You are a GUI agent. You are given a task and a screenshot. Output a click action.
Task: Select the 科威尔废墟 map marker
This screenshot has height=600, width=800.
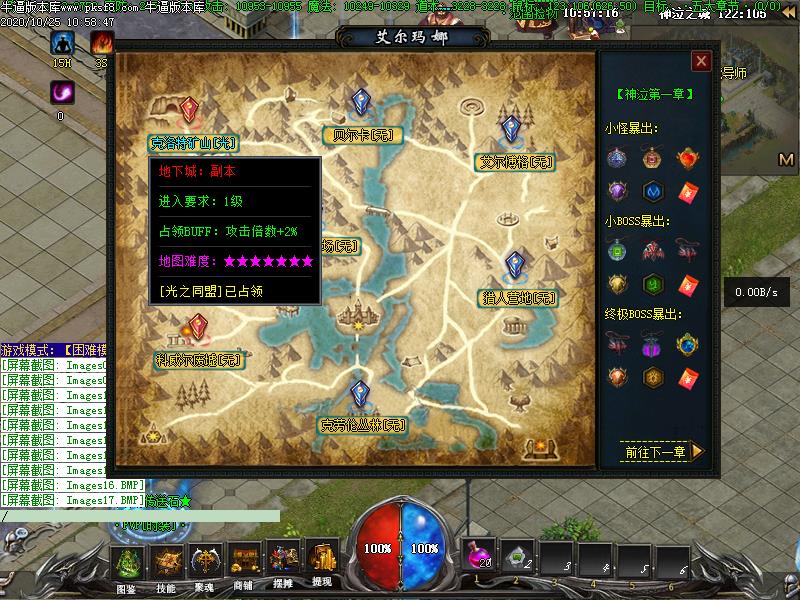click(199, 328)
